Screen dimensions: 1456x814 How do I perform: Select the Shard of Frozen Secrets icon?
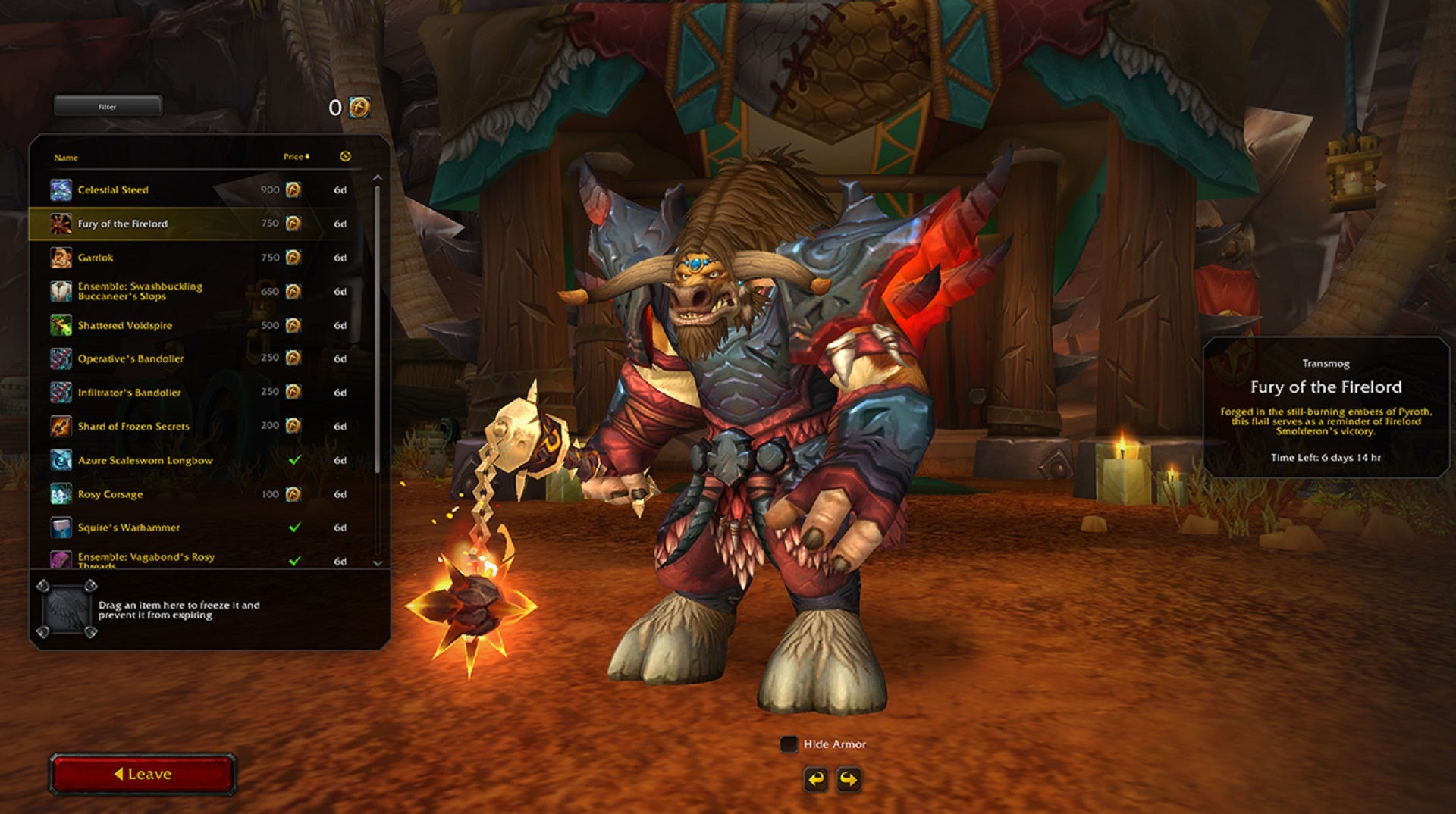pyautogui.click(x=59, y=426)
